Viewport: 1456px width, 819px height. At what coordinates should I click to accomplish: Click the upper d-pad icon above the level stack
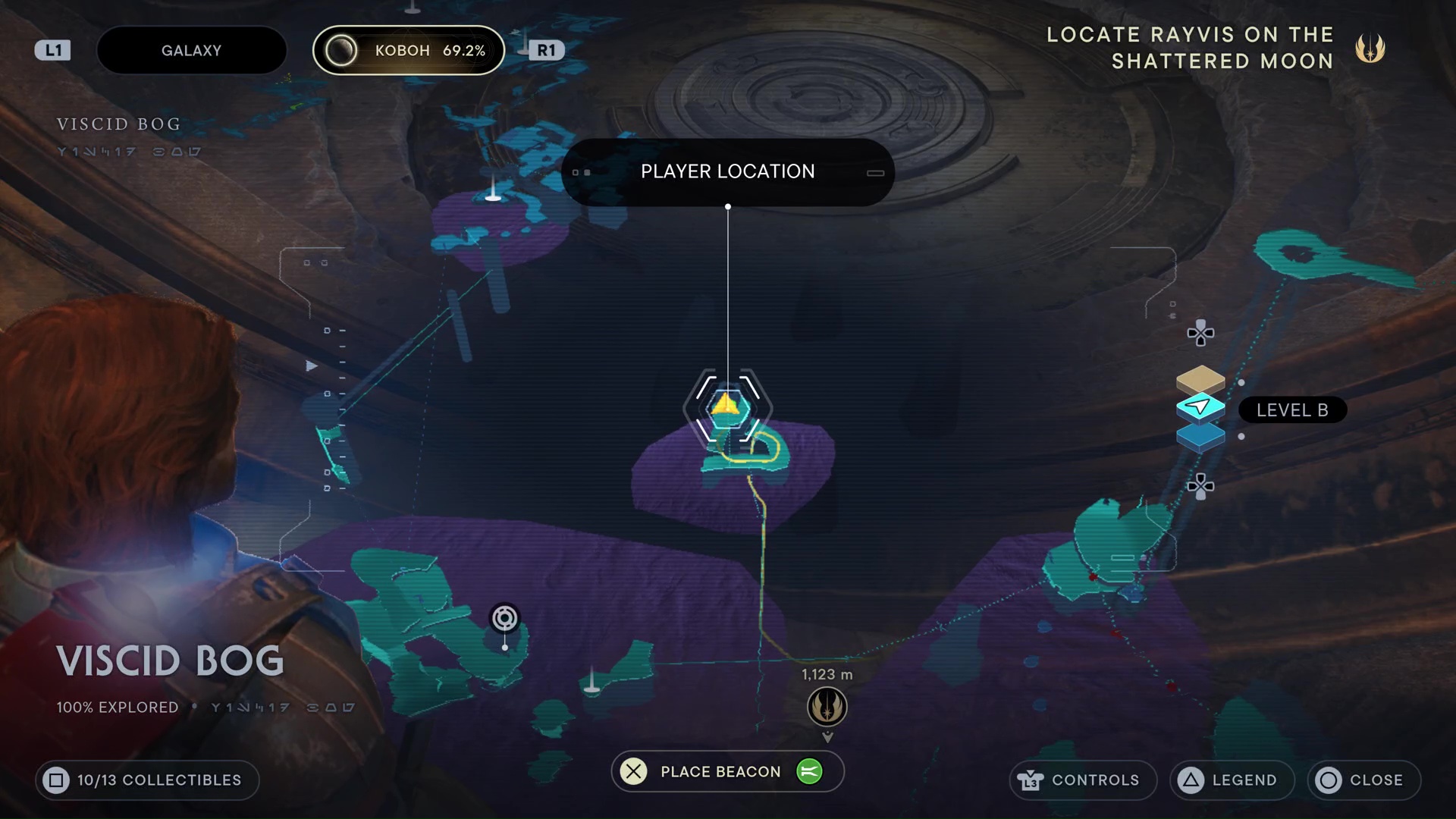point(1200,332)
